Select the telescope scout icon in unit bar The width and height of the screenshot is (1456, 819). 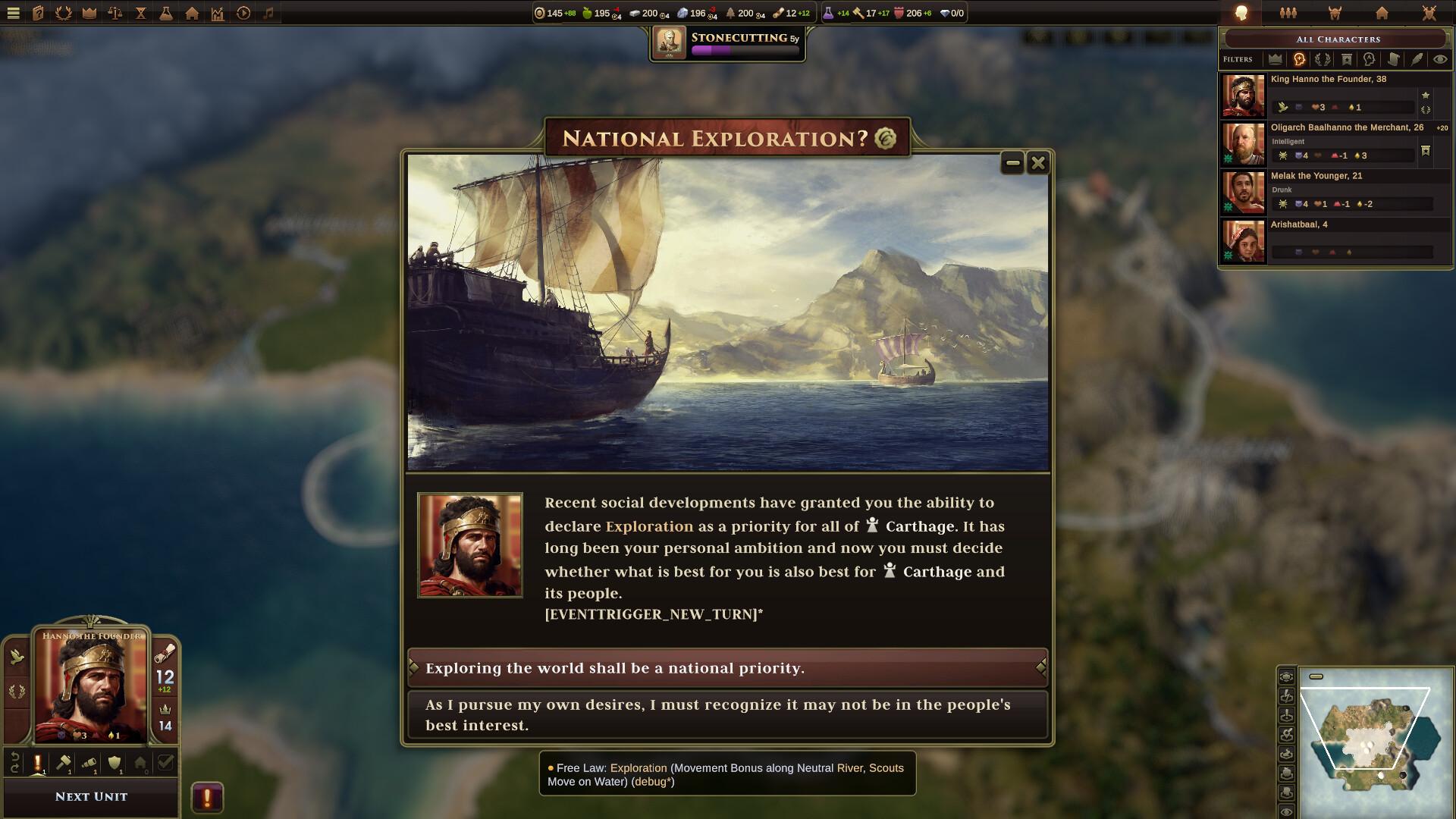(x=89, y=763)
